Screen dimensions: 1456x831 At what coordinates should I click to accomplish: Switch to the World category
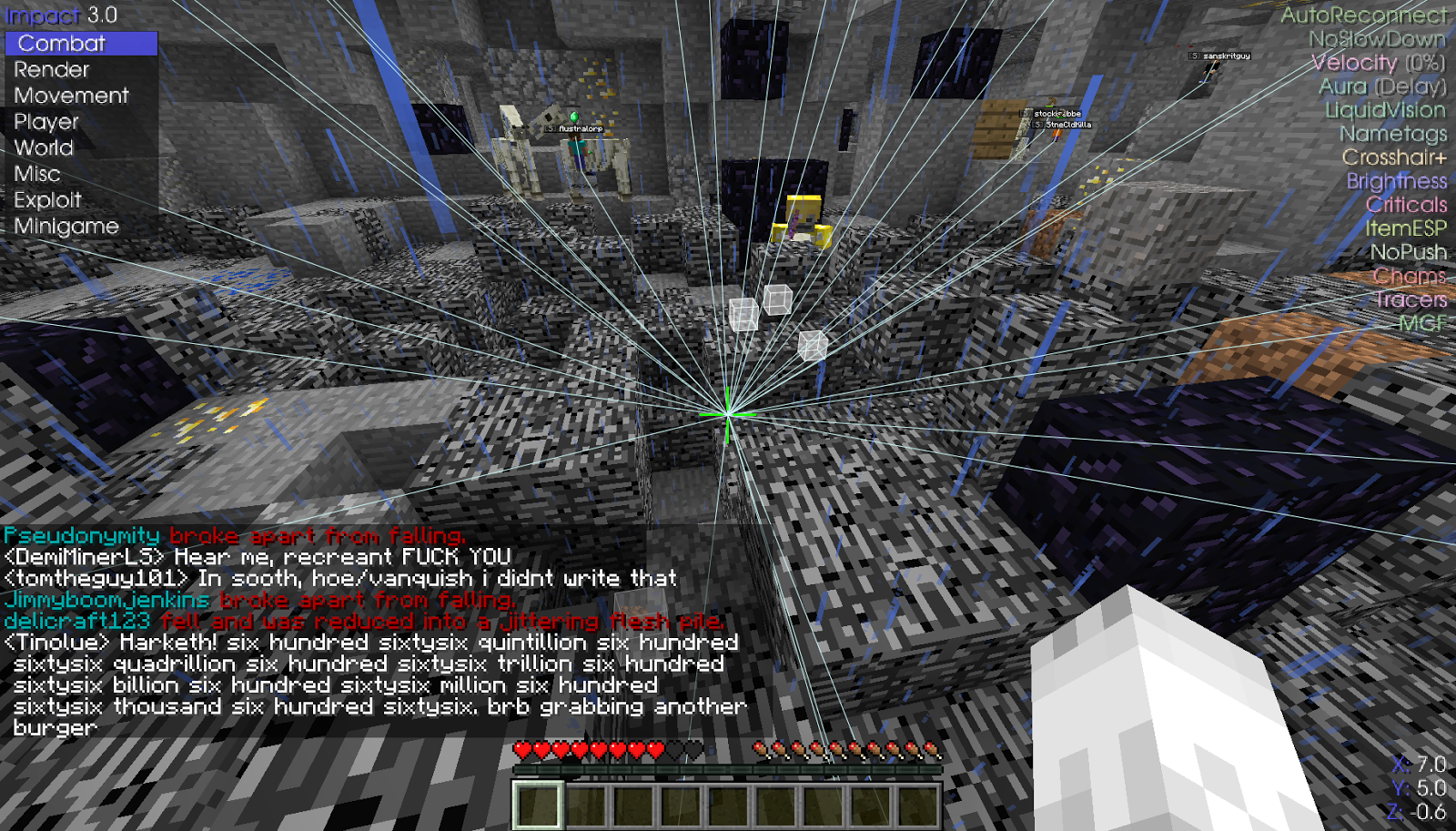(x=43, y=147)
